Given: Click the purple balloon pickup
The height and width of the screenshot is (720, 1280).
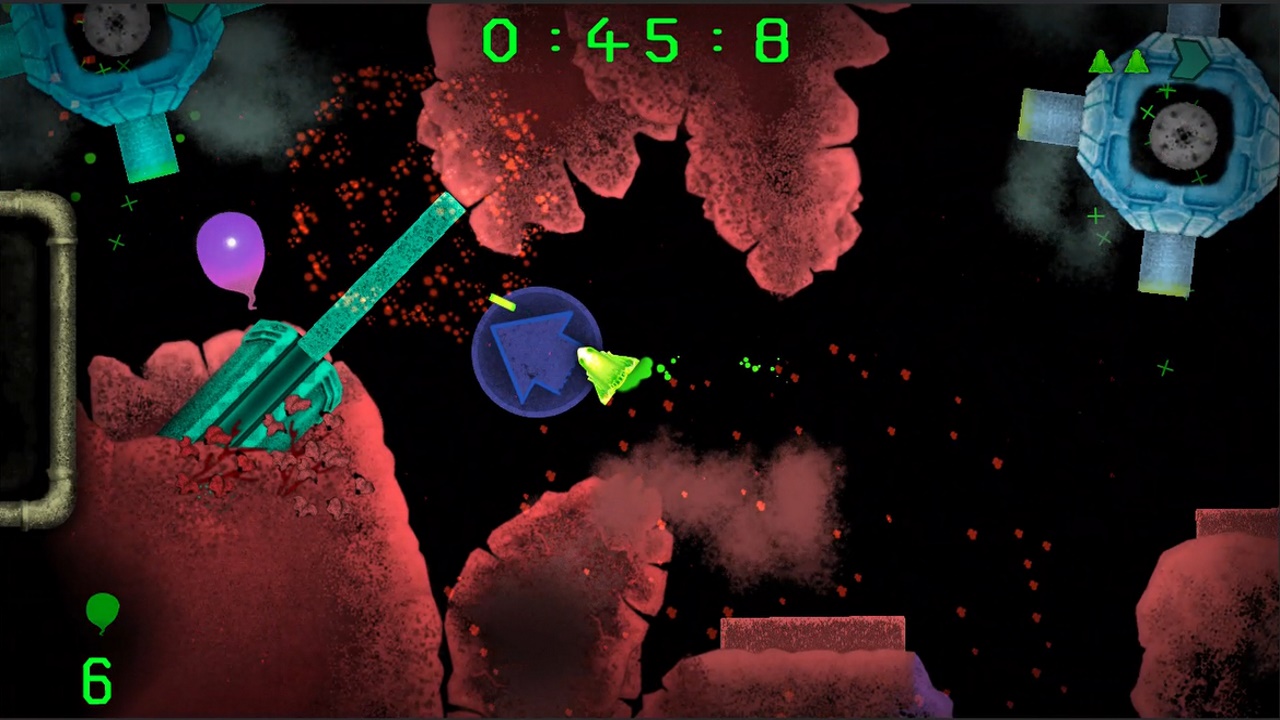Looking at the screenshot, I should (x=231, y=250).
